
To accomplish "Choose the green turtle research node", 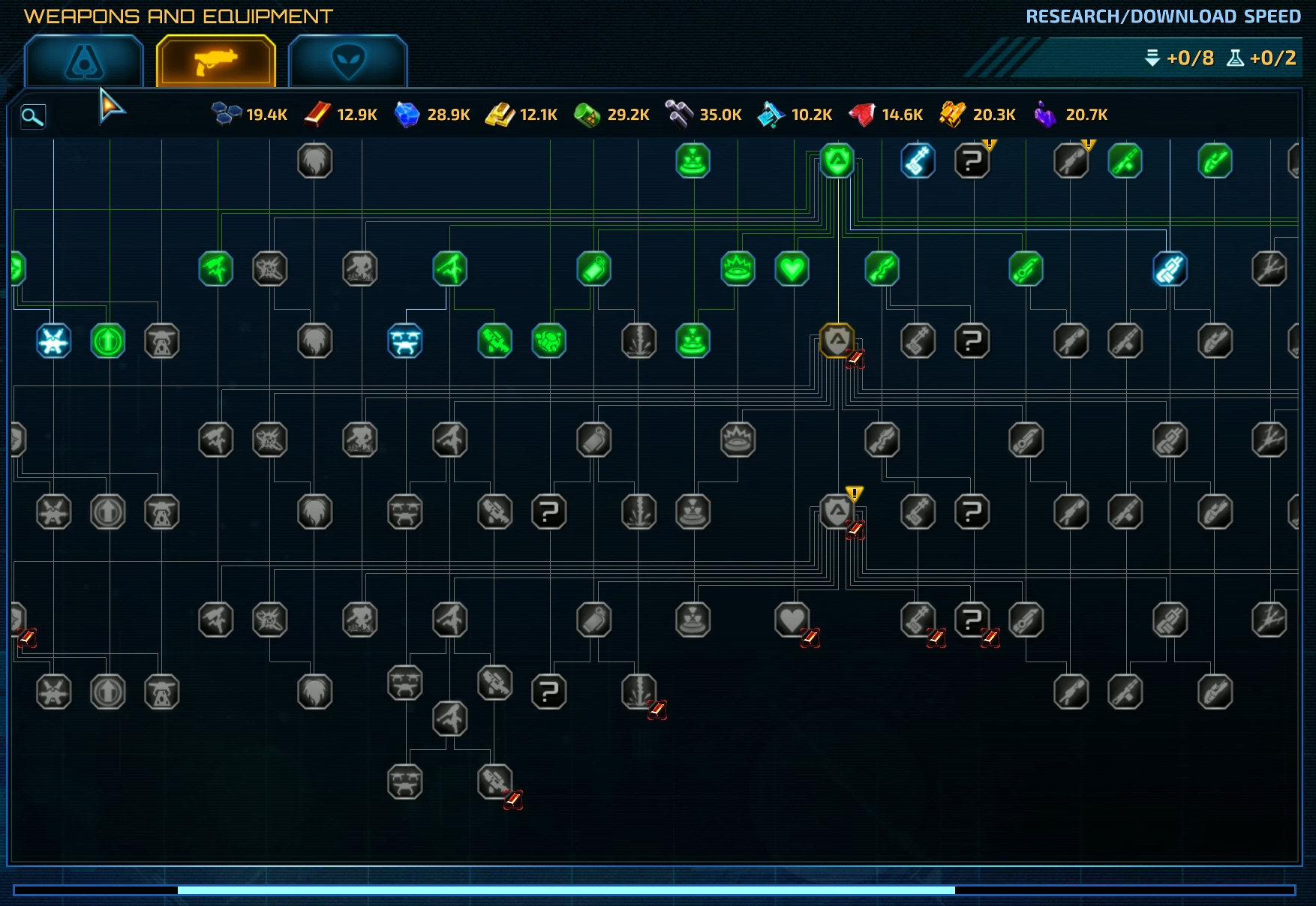I will pos(549,341).
